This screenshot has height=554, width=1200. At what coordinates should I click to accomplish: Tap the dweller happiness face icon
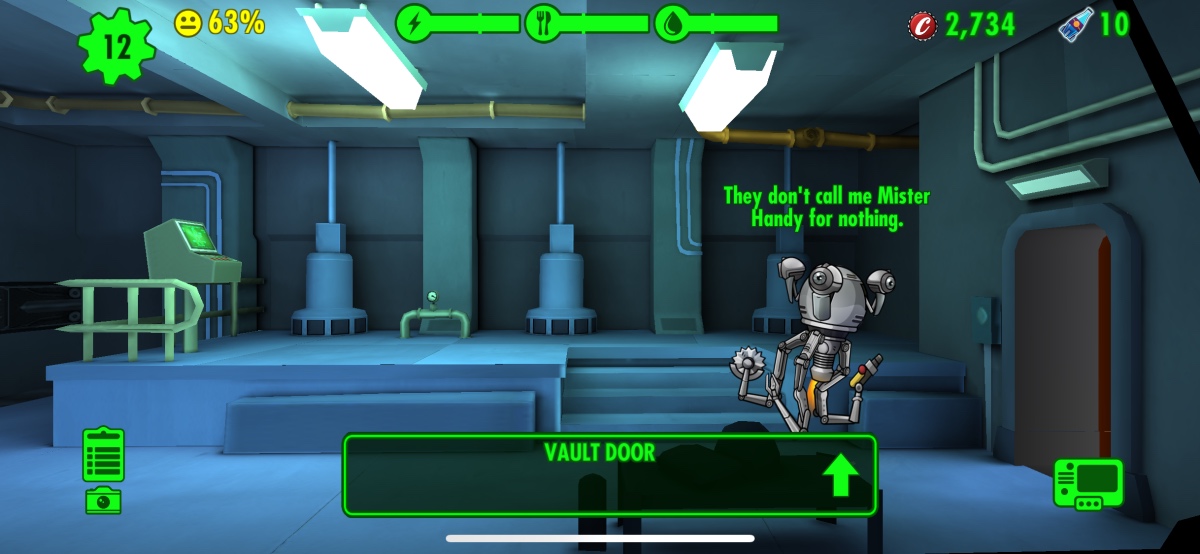tap(188, 23)
